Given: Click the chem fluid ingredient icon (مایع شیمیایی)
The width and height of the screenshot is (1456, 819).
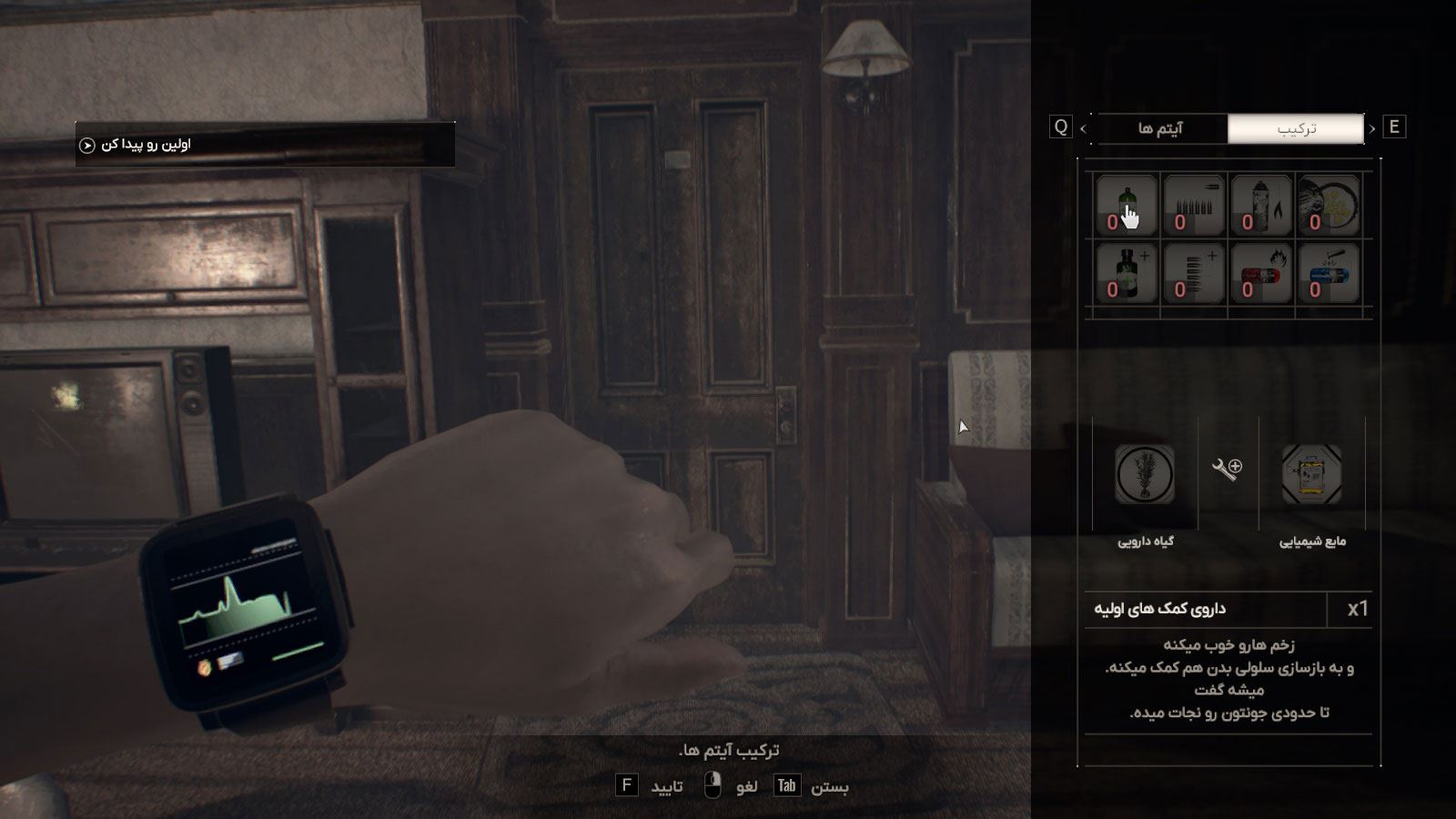Looking at the screenshot, I should tap(1311, 474).
